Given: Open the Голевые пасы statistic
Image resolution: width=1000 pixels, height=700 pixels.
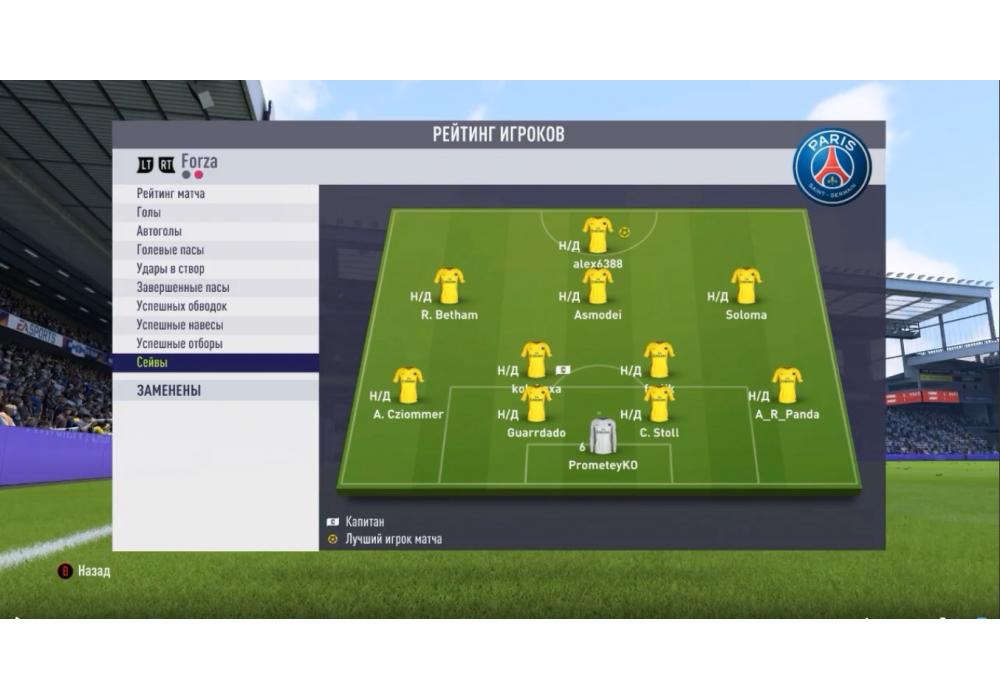Looking at the screenshot, I should point(170,250).
